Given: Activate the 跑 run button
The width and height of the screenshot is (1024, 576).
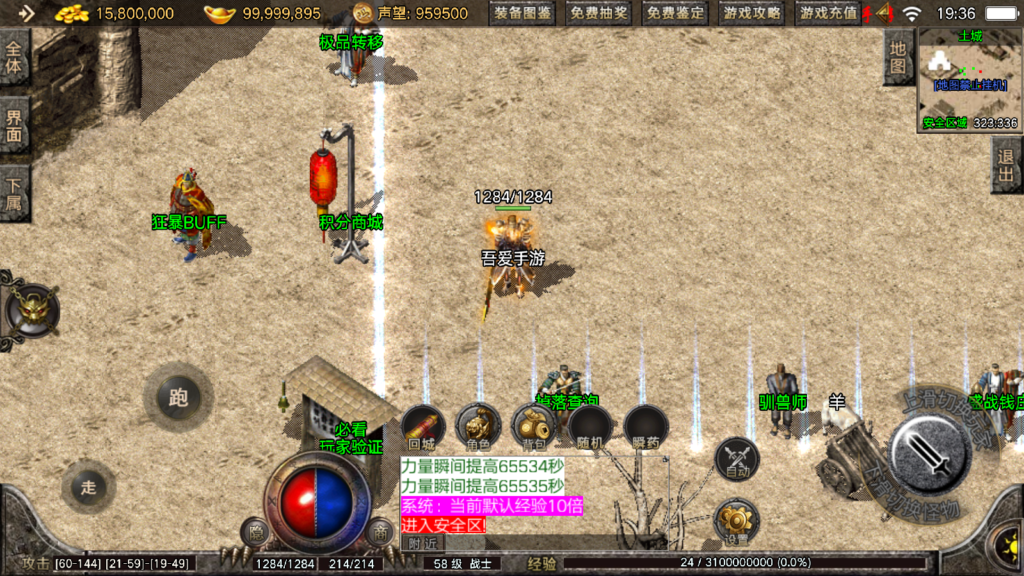Looking at the screenshot, I should tap(178, 398).
